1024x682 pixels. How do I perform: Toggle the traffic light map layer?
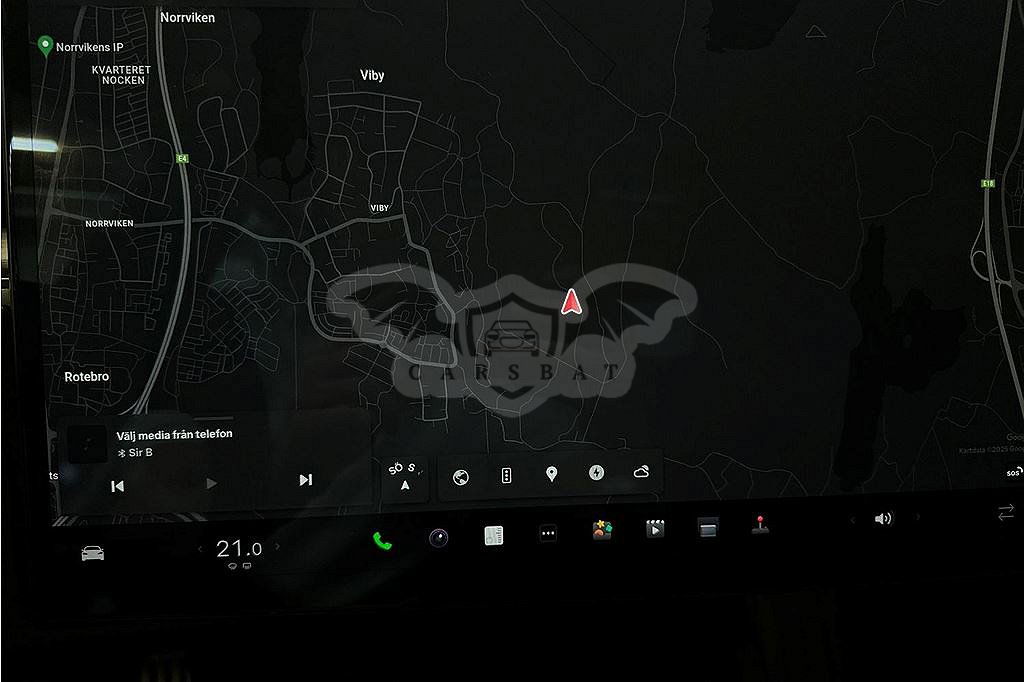click(506, 476)
